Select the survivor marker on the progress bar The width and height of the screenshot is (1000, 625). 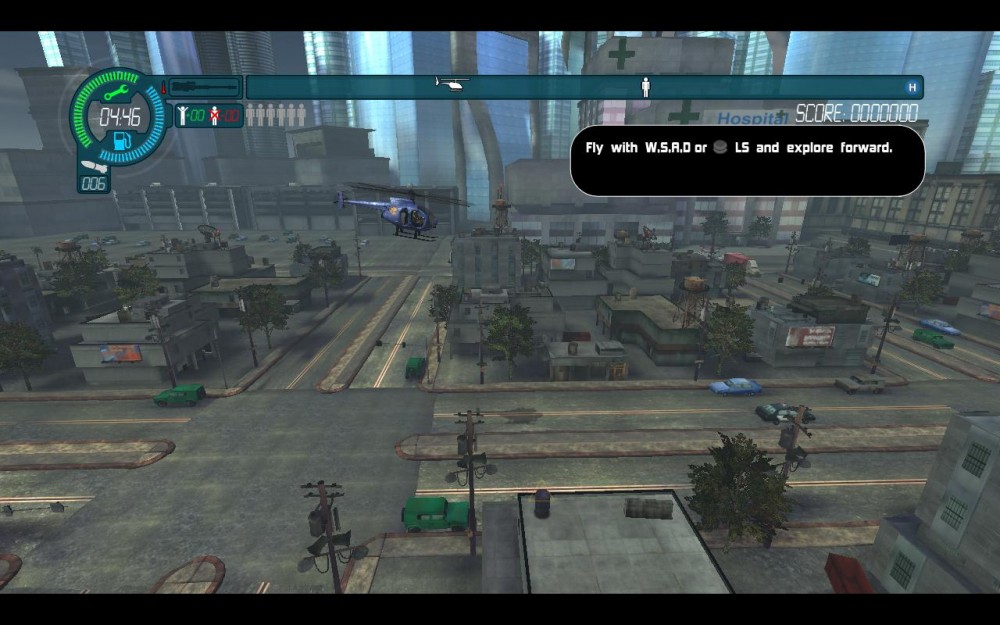[646, 88]
